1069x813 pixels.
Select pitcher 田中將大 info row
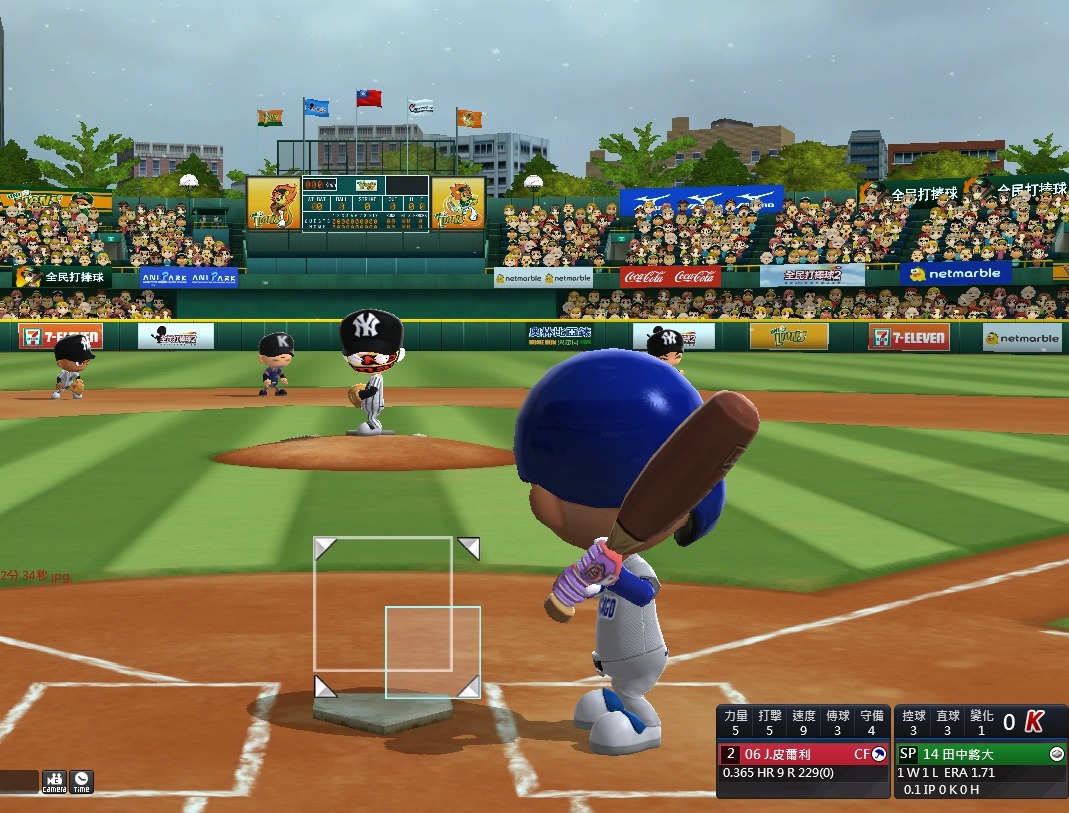(x=981, y=754)
